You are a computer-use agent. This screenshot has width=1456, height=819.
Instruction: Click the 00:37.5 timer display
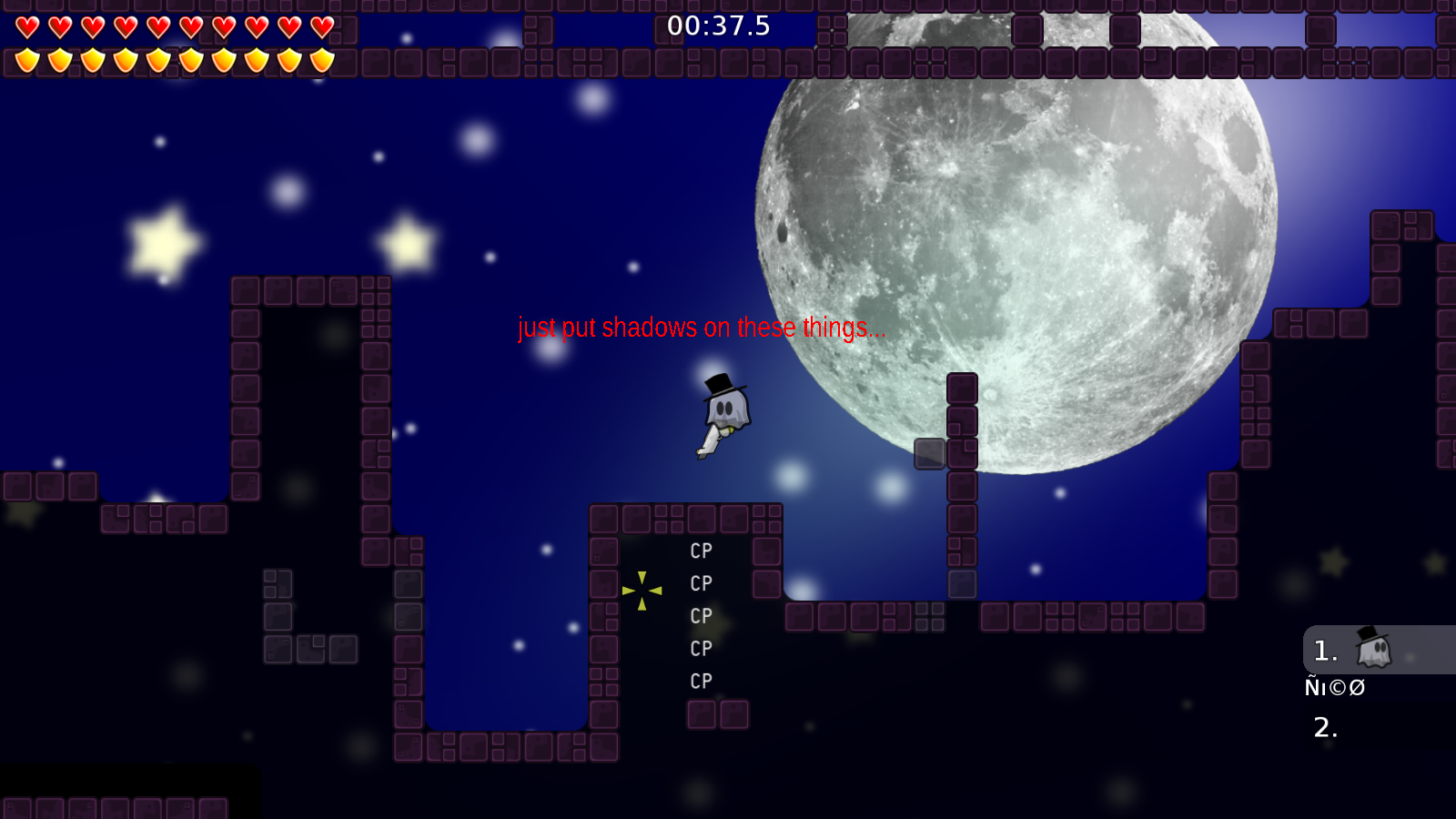[718, 26]
